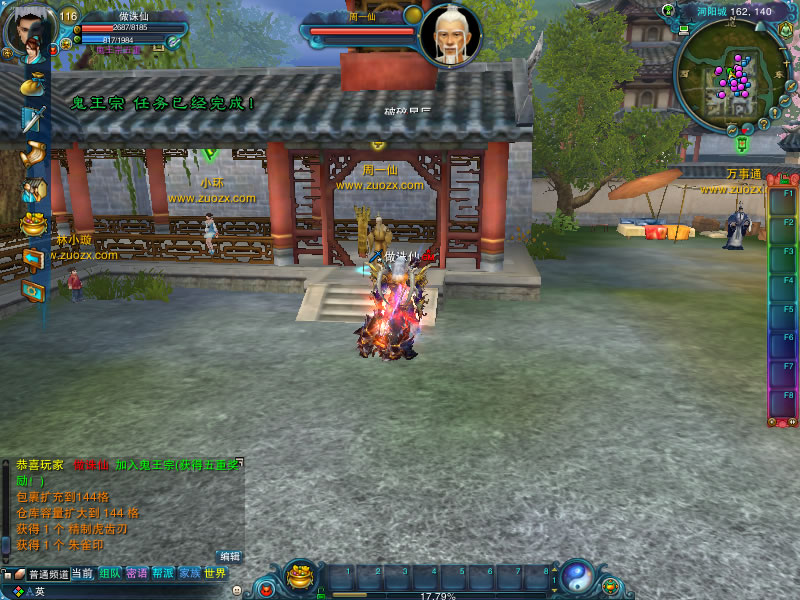Screen dimensions: 800x600
Task: Switch to the 当前 chat channel
Action: point(82,574)
